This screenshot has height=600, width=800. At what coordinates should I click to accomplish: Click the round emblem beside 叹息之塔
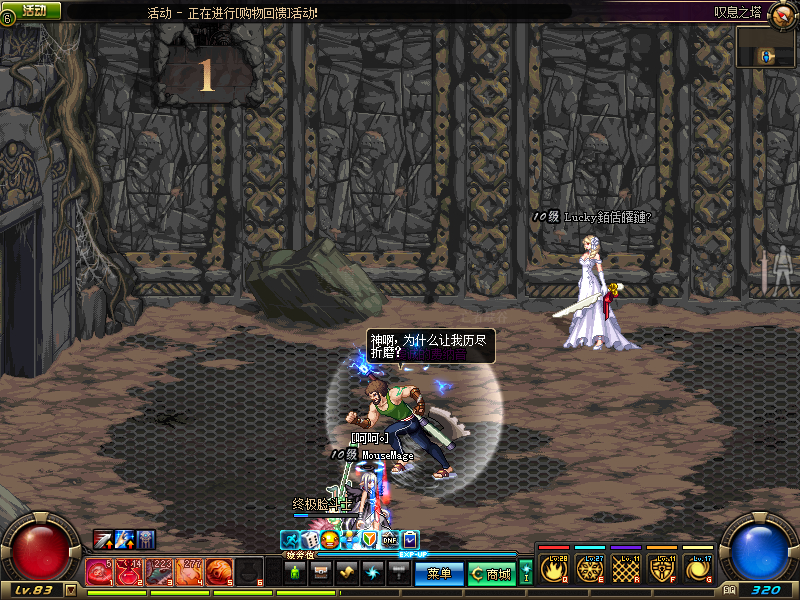point(783,12)
